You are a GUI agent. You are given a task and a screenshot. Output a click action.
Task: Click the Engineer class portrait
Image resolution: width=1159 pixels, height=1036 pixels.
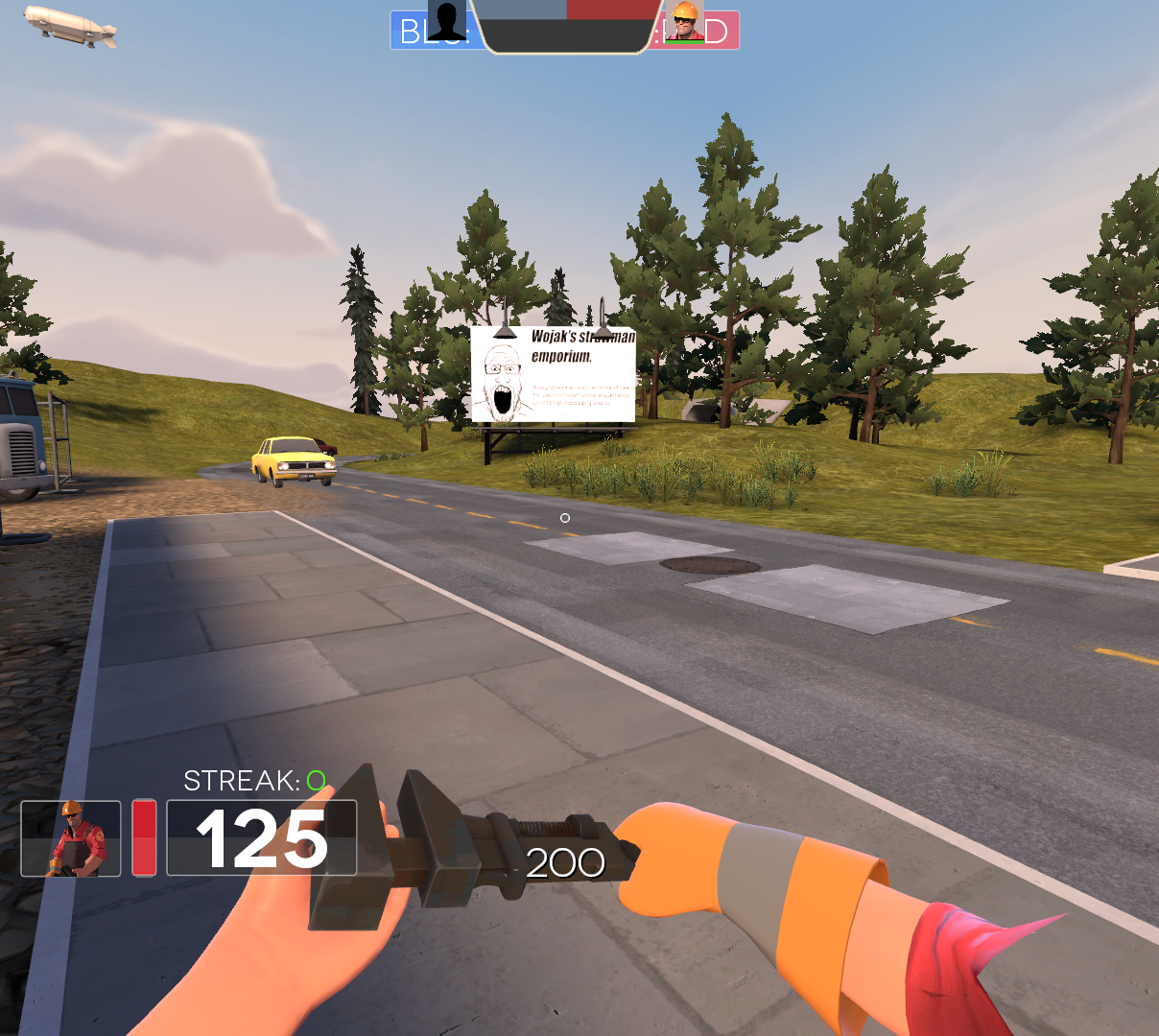pyautogui.click(x=71, y=838)
